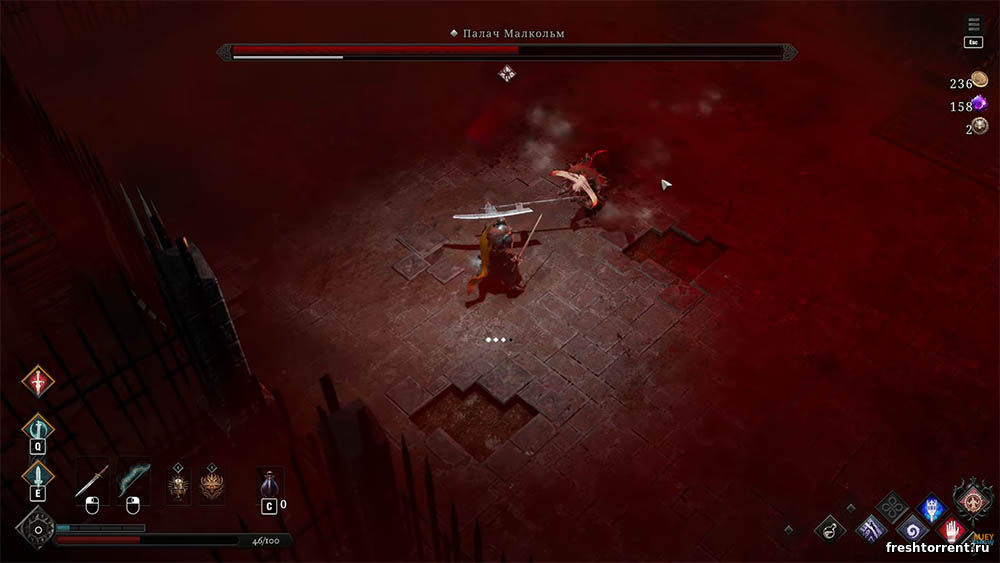
Task: Click the golden skull relic slot
Action: coord(179,485)
